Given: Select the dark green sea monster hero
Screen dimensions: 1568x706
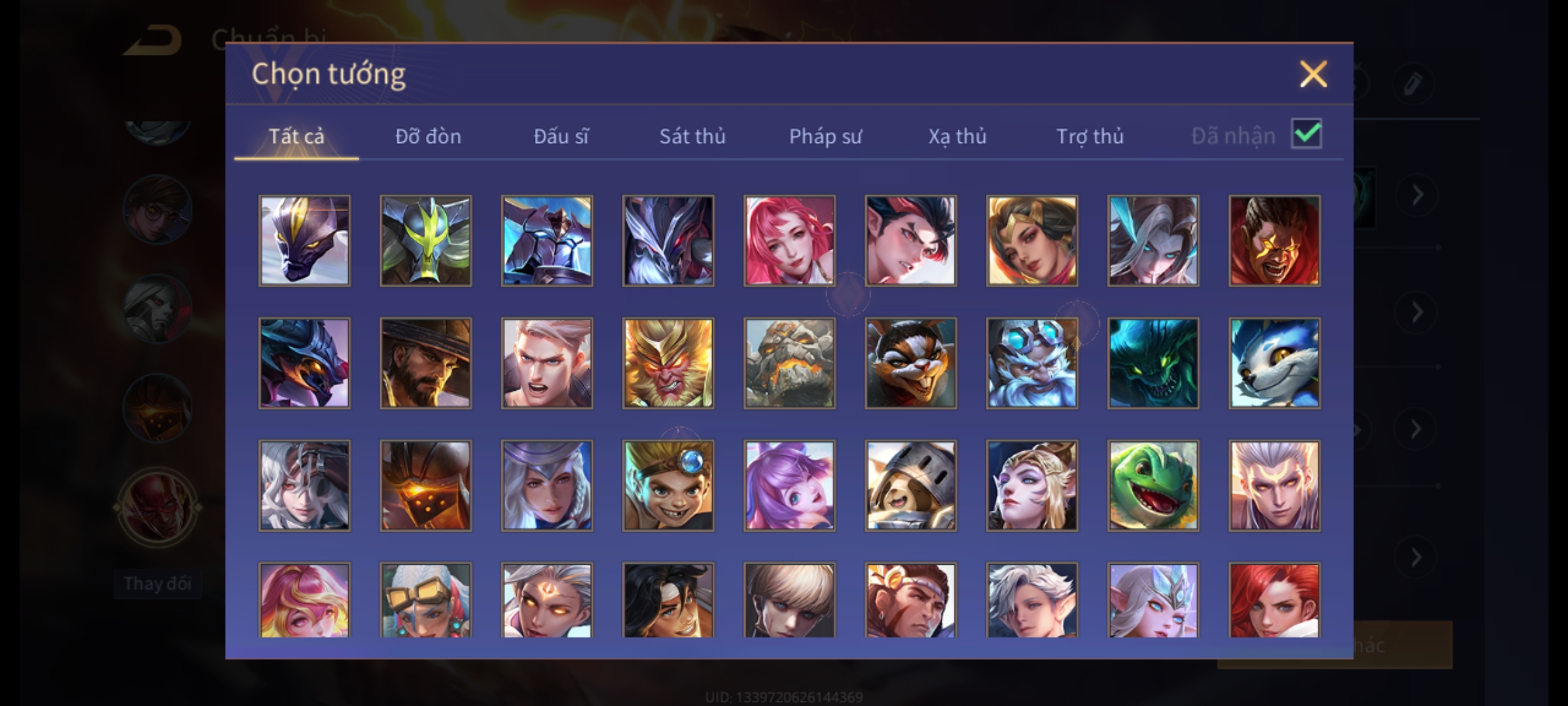Looking at the screenshot, I should click(1153, 363).
